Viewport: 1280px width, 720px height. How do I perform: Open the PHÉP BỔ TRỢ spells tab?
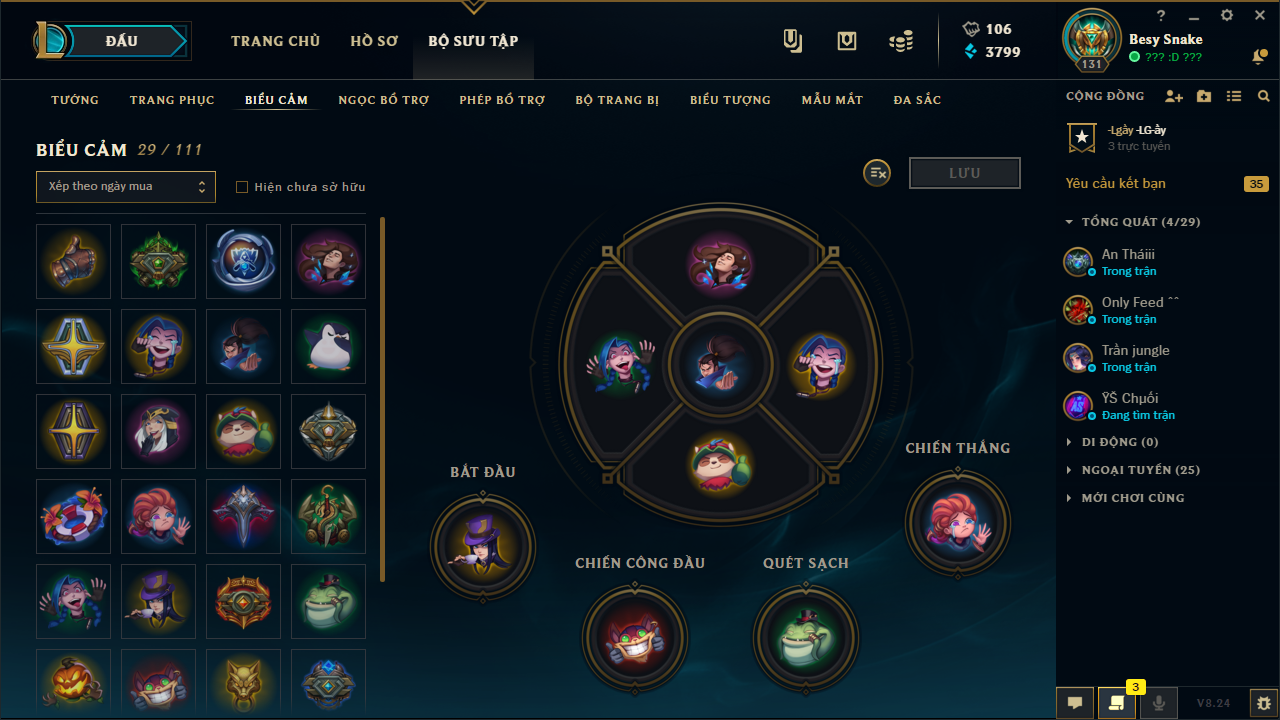pos(502,100)
